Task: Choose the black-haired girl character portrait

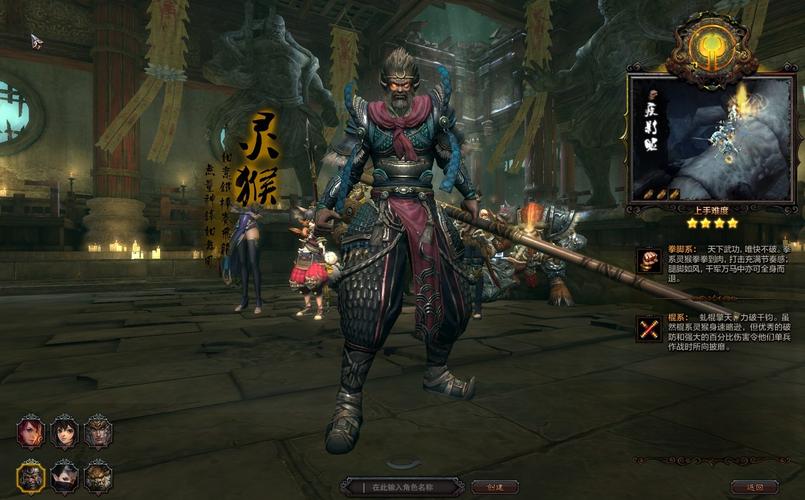Action: tap(65, 432)
